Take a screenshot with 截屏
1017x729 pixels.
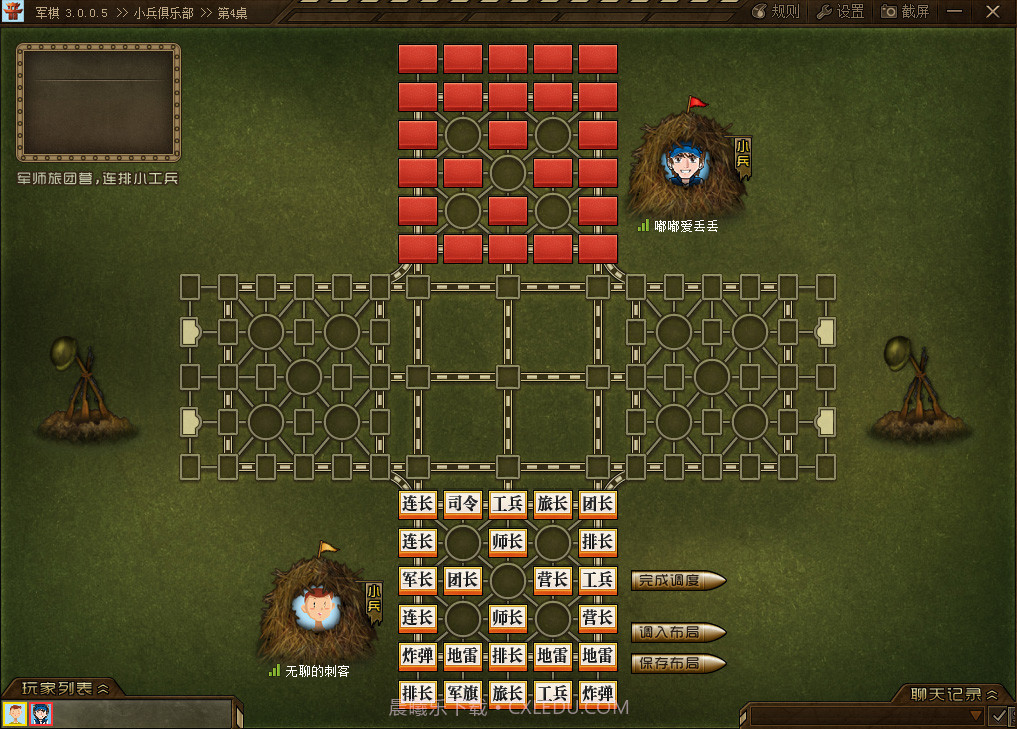tap(906, 12)
